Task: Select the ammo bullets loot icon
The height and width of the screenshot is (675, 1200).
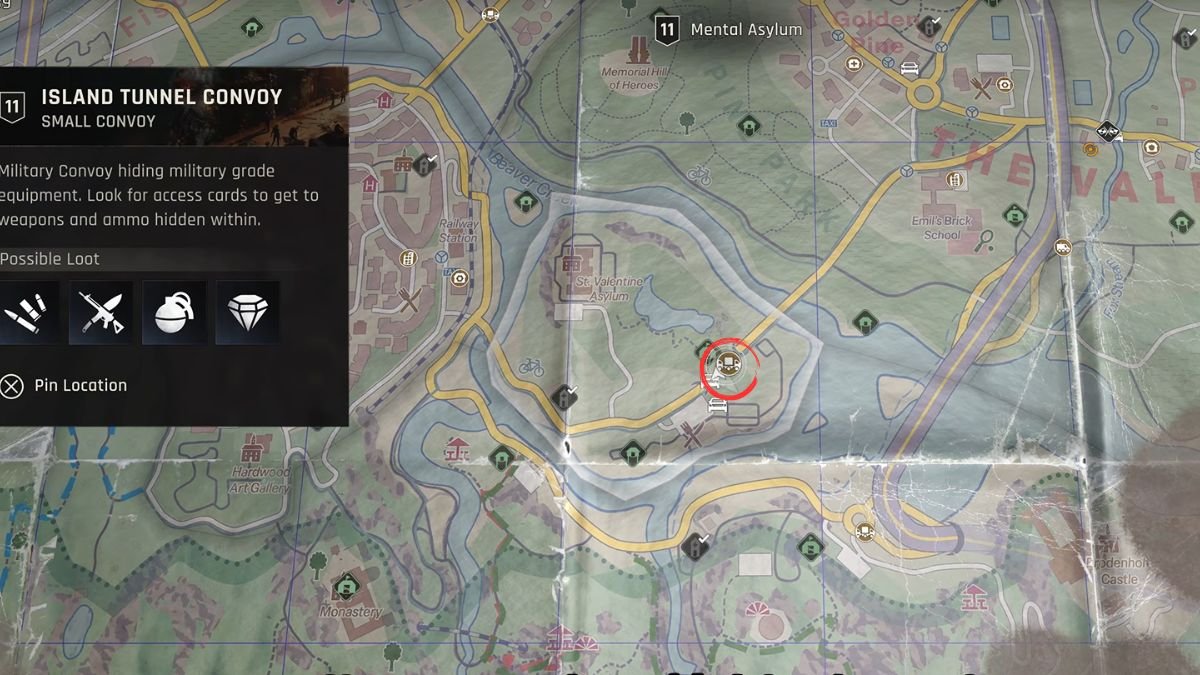Action: click(x=27, y=313)
